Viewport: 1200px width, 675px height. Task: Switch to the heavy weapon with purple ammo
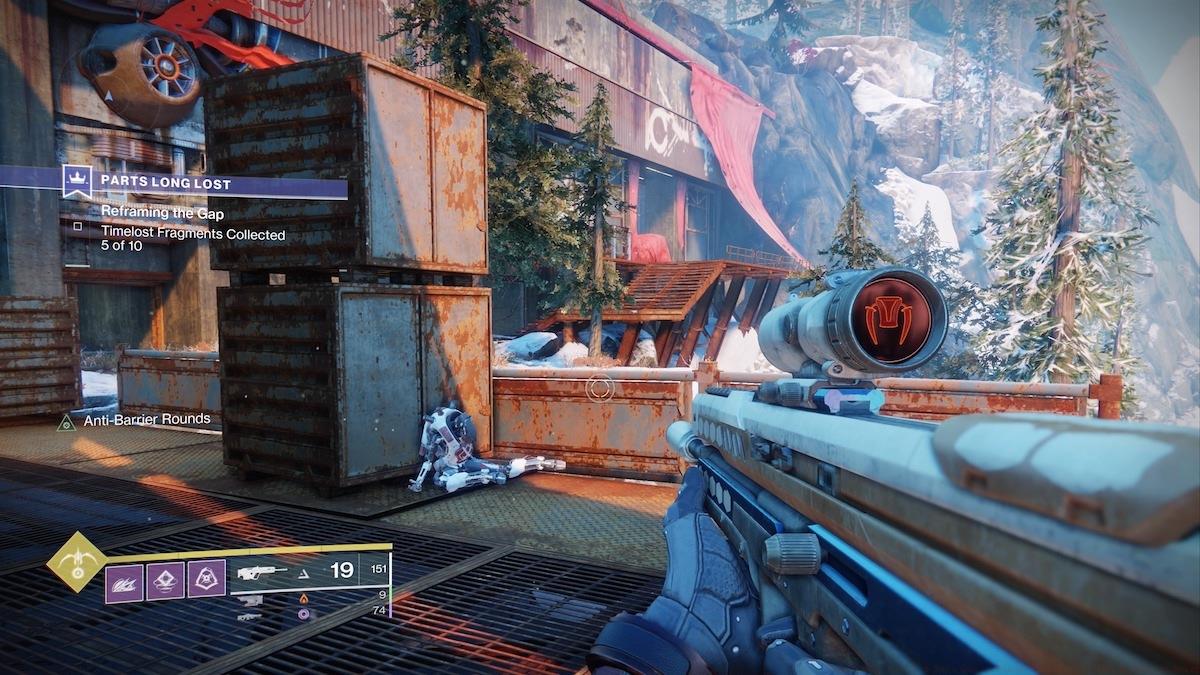[x=250, y=615]
